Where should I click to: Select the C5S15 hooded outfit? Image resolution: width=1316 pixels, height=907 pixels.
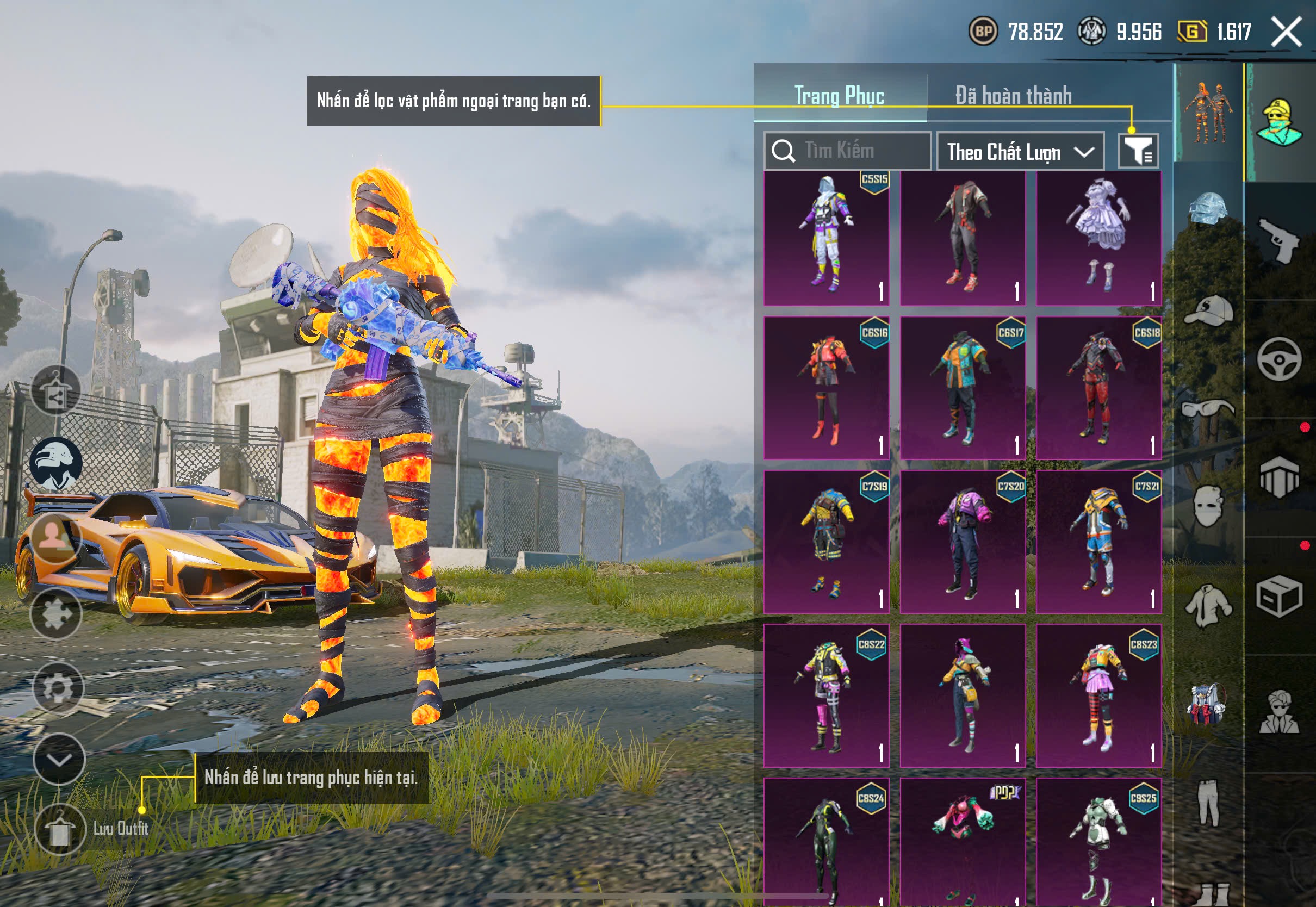tap(826, 238)
